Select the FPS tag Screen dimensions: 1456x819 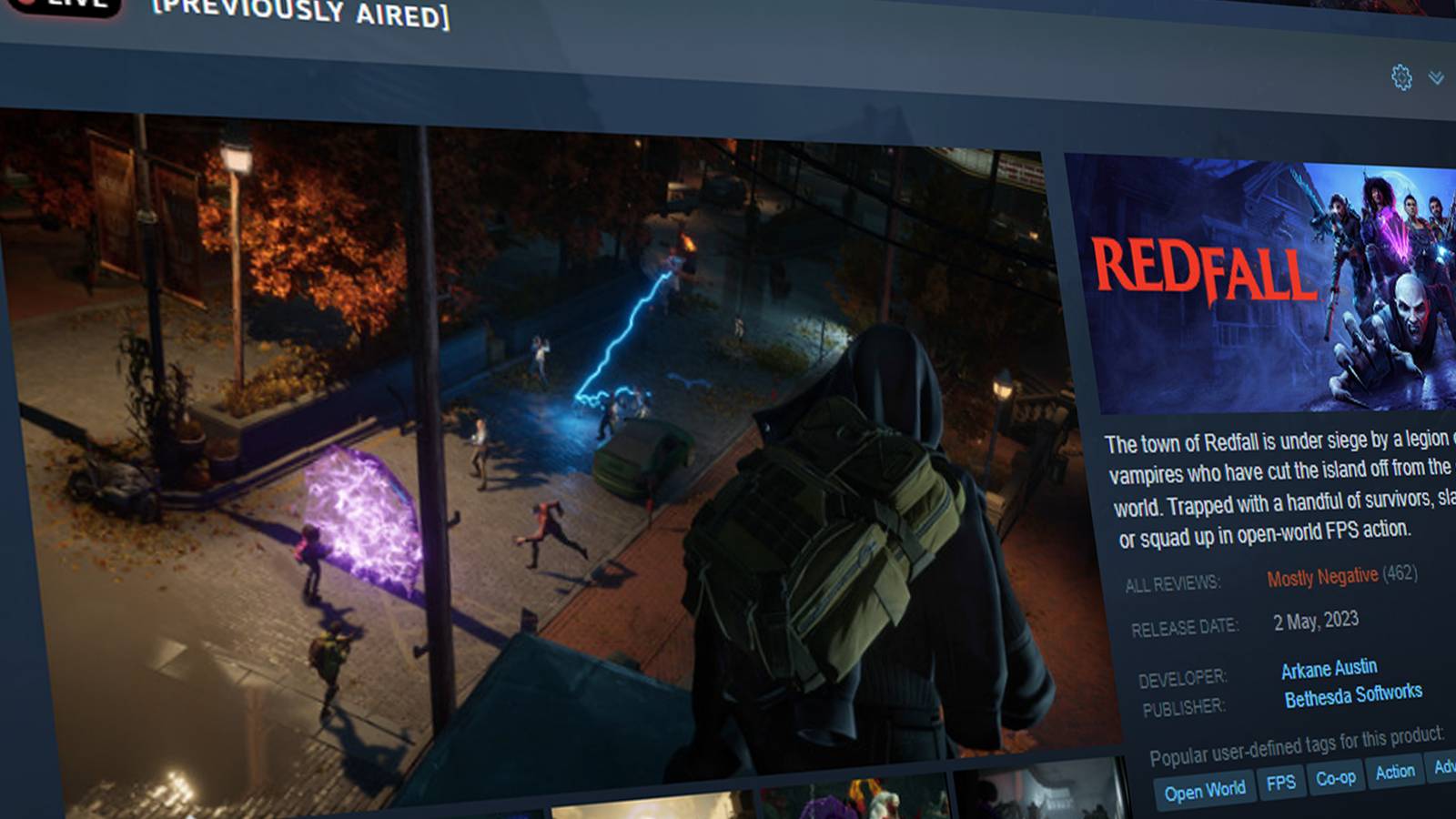point(1281,784)
